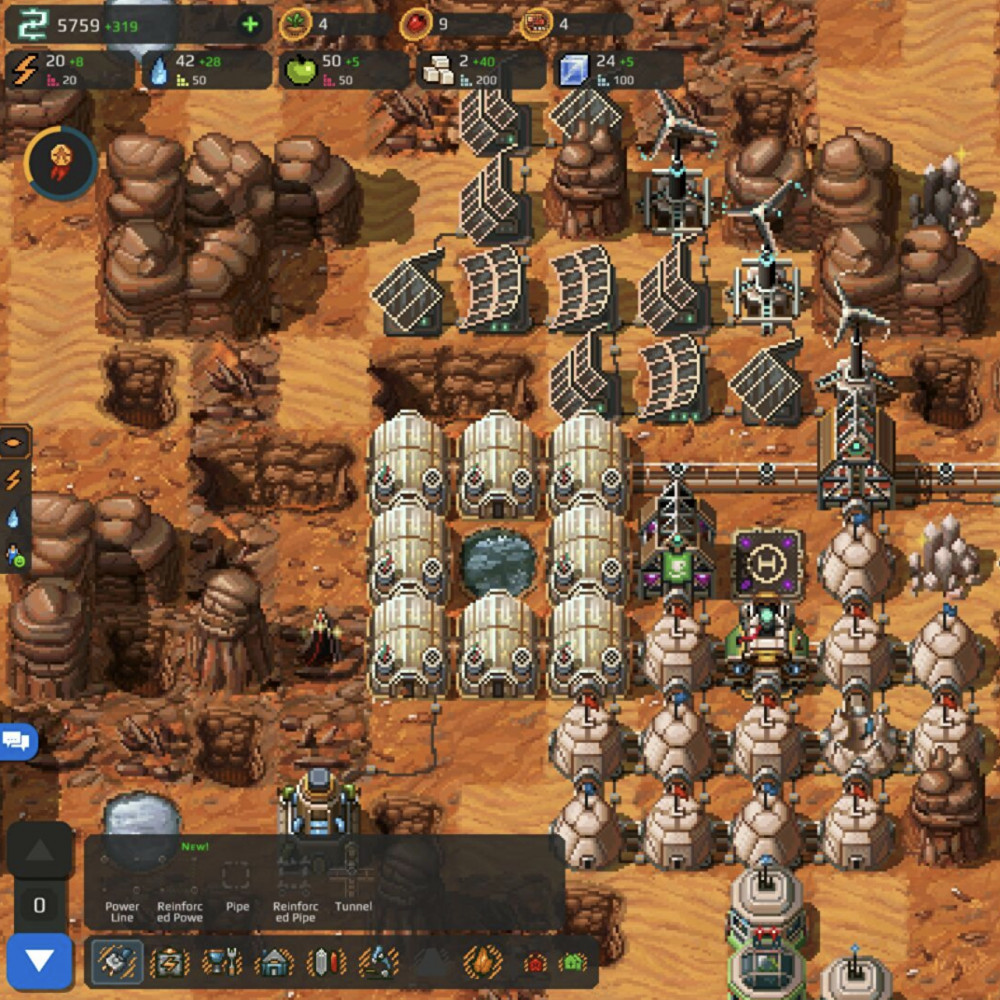Switch to the housing dome category
Screen dimensions: 1000x1000
pos(274,962)
